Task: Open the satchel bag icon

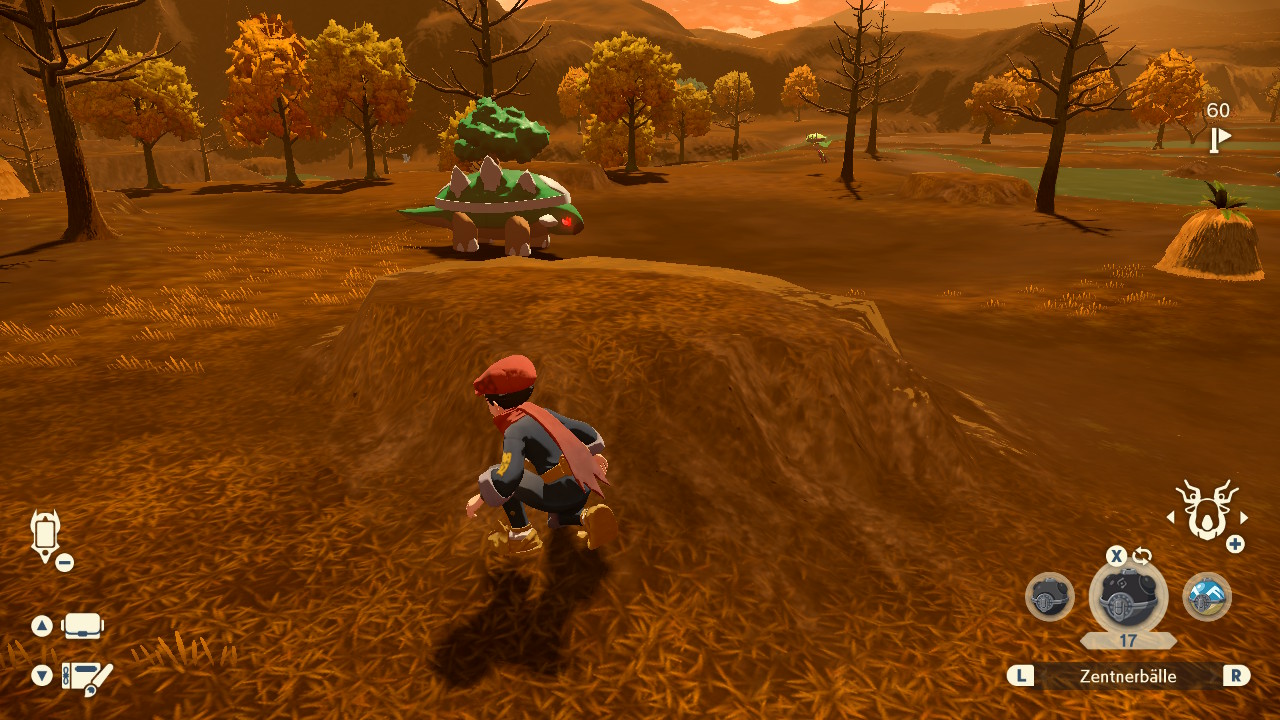Action: point(82,627)
